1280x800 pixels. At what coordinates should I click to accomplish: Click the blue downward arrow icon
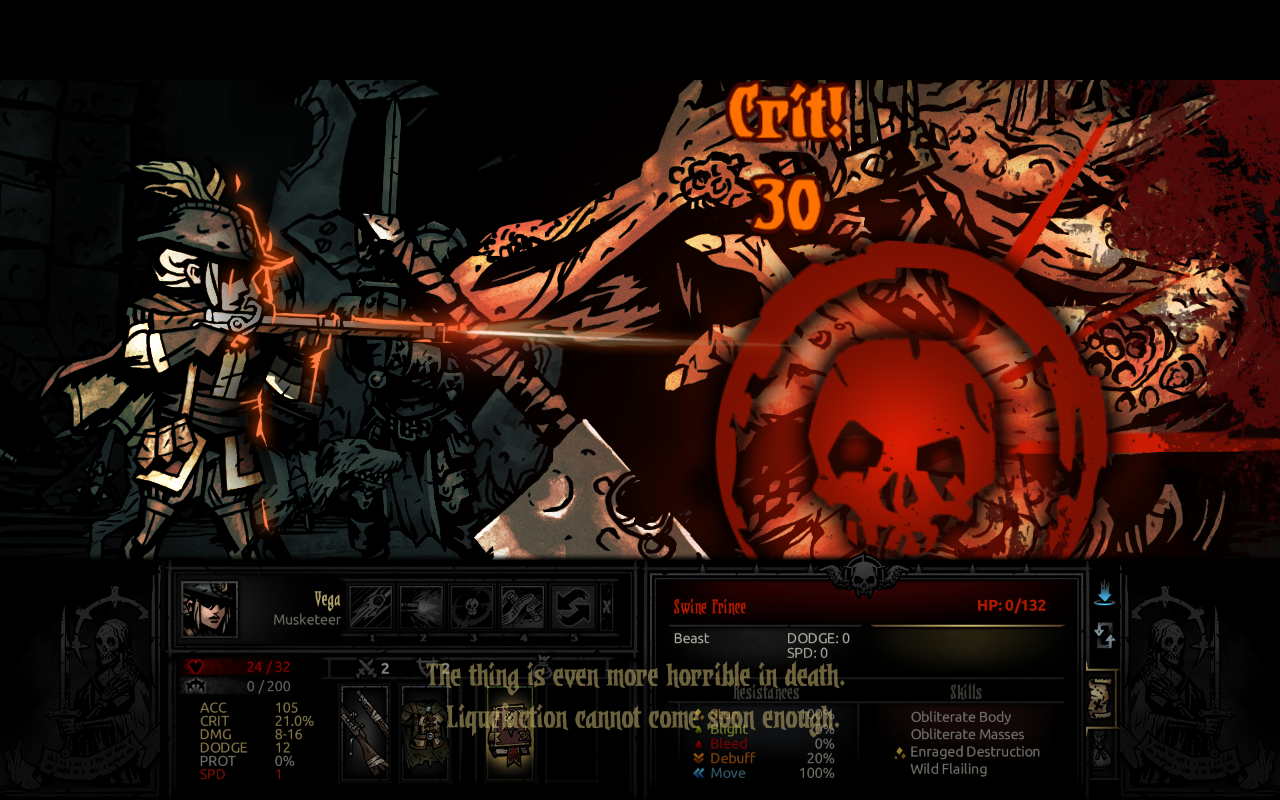pos(1104,596)
